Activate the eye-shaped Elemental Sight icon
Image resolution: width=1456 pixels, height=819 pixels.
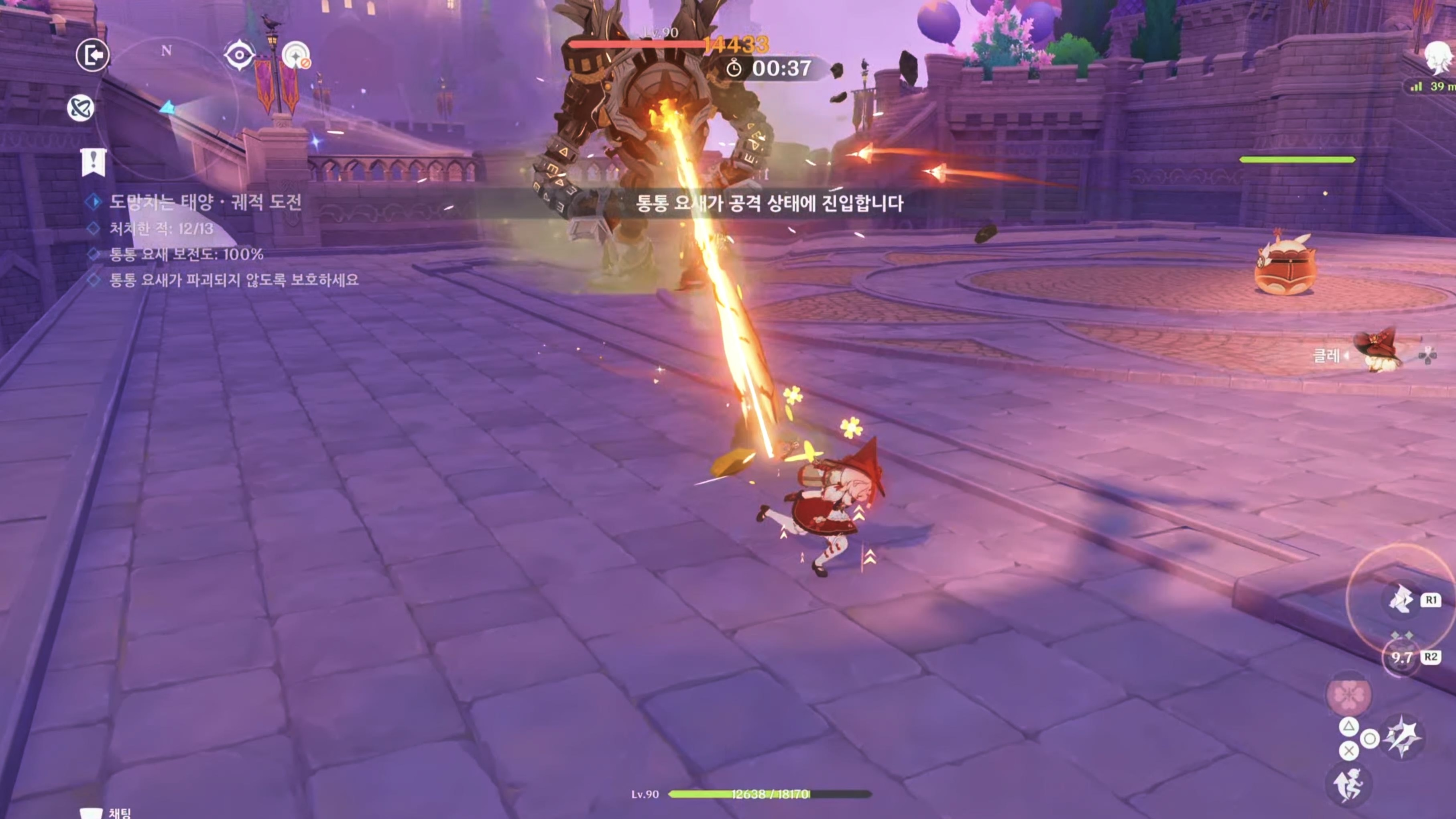coord(239,55)
